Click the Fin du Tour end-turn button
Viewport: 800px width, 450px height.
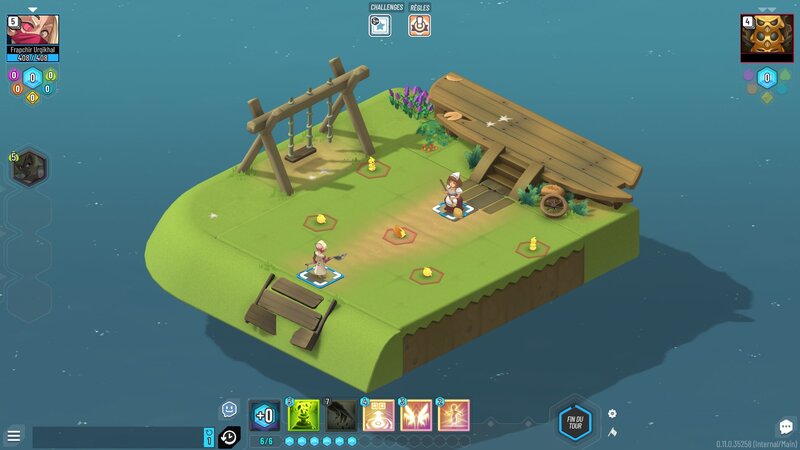(x=574, y=420)
